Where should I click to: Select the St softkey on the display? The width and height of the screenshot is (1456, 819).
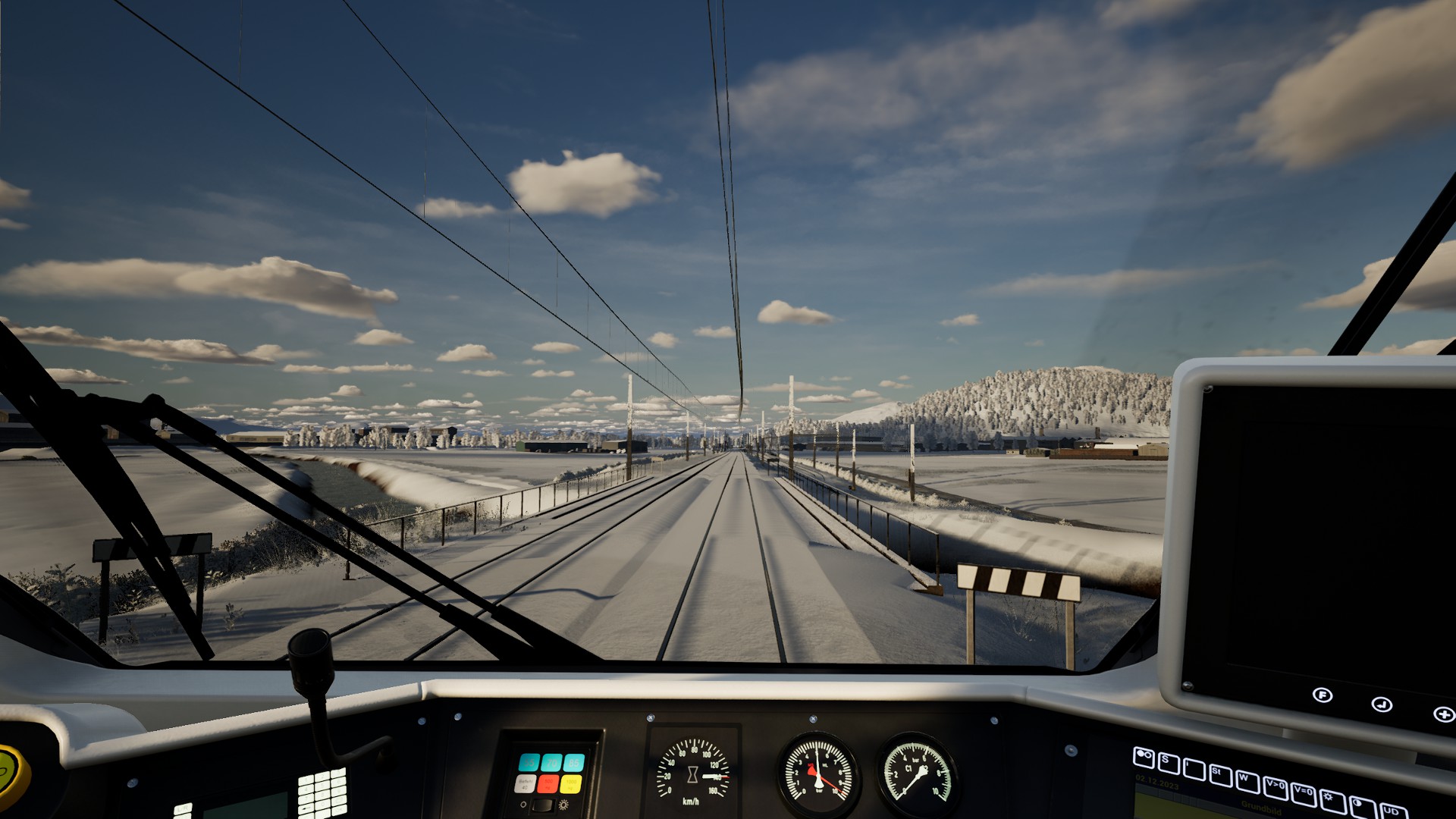click(x=1220, y=776)
